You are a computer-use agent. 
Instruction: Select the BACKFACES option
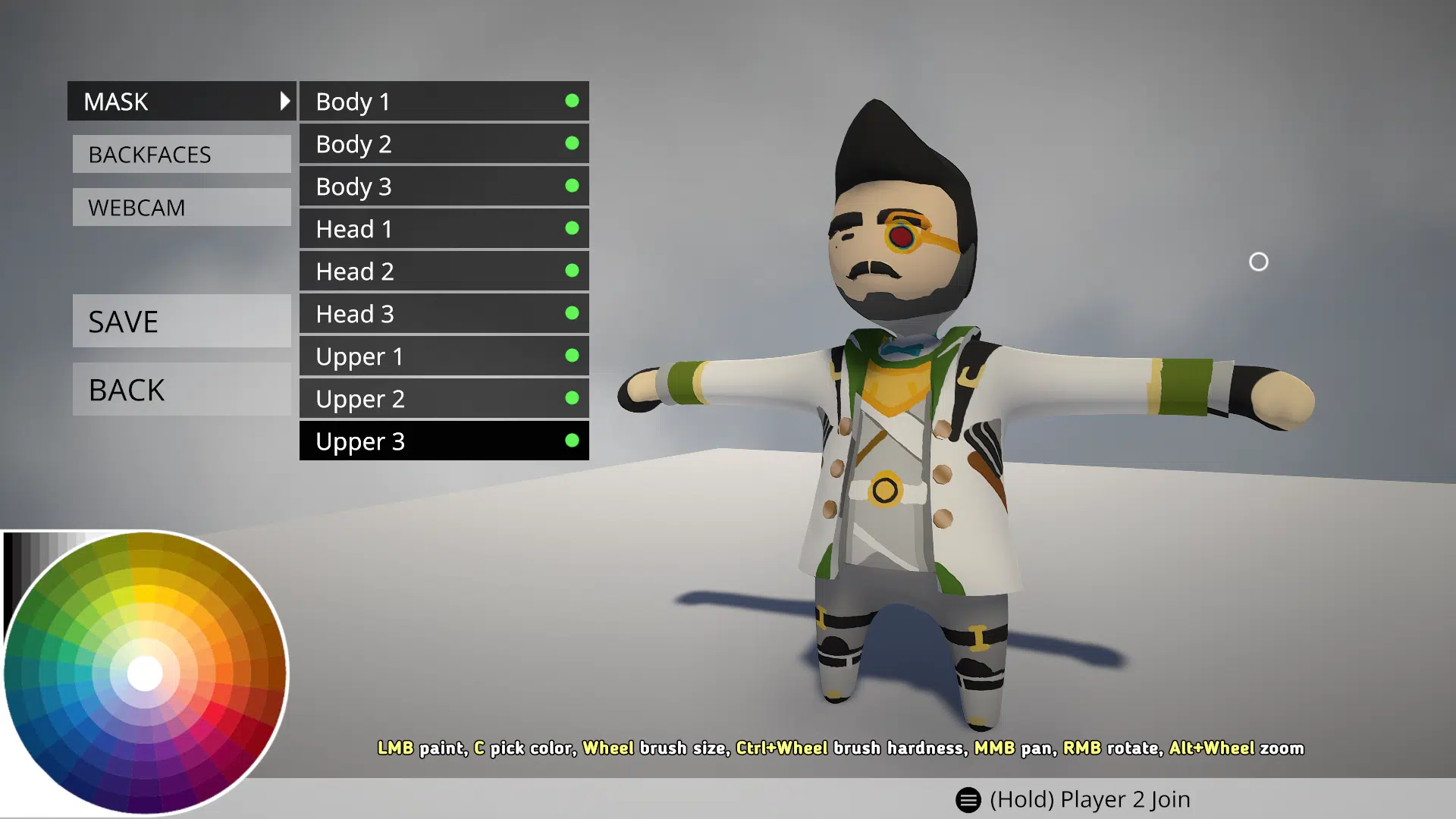pos(181,154)
